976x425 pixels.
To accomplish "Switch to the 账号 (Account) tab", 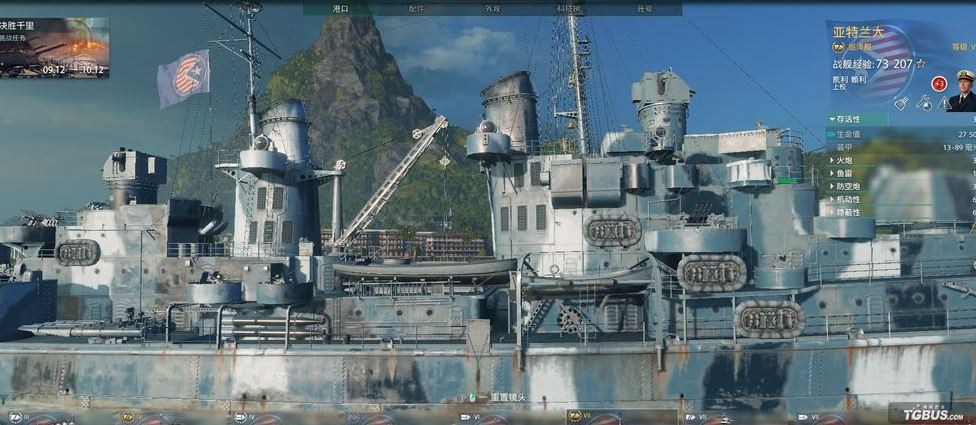I will [645, 8].
